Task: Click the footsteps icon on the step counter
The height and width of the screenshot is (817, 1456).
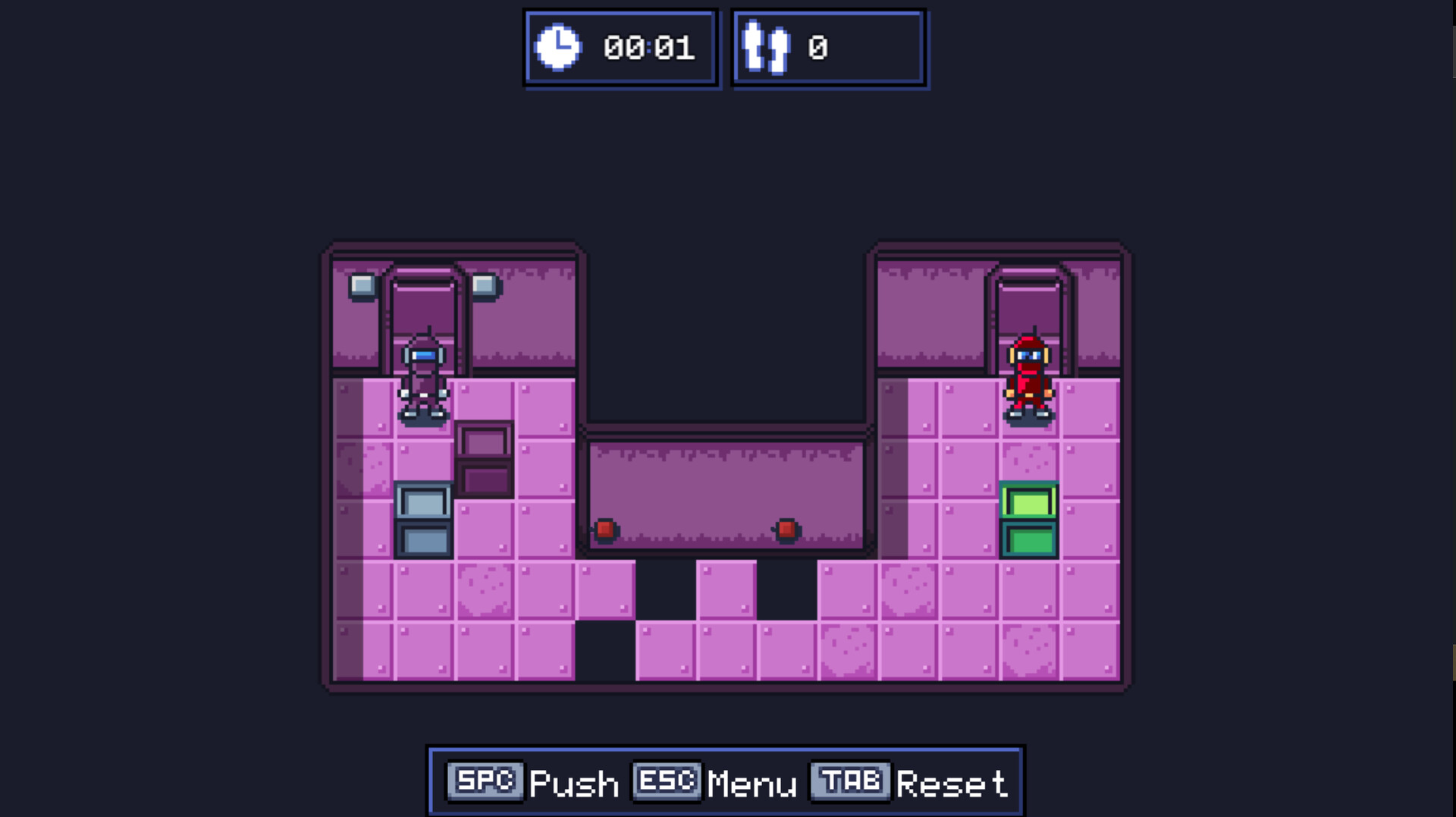Action: pyautogui.click(x=767, y=48)
